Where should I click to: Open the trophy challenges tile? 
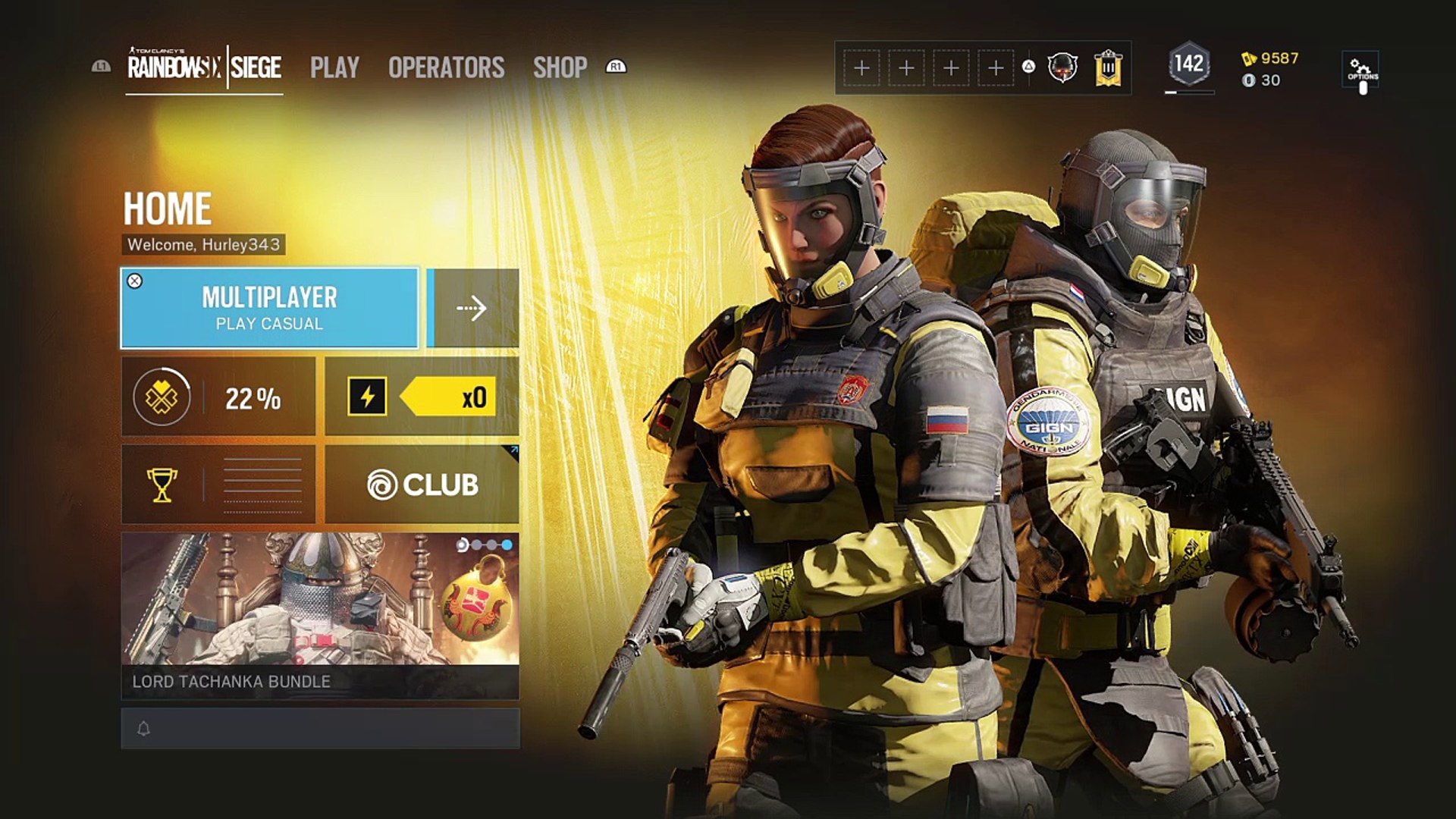[x=218, y=485]
